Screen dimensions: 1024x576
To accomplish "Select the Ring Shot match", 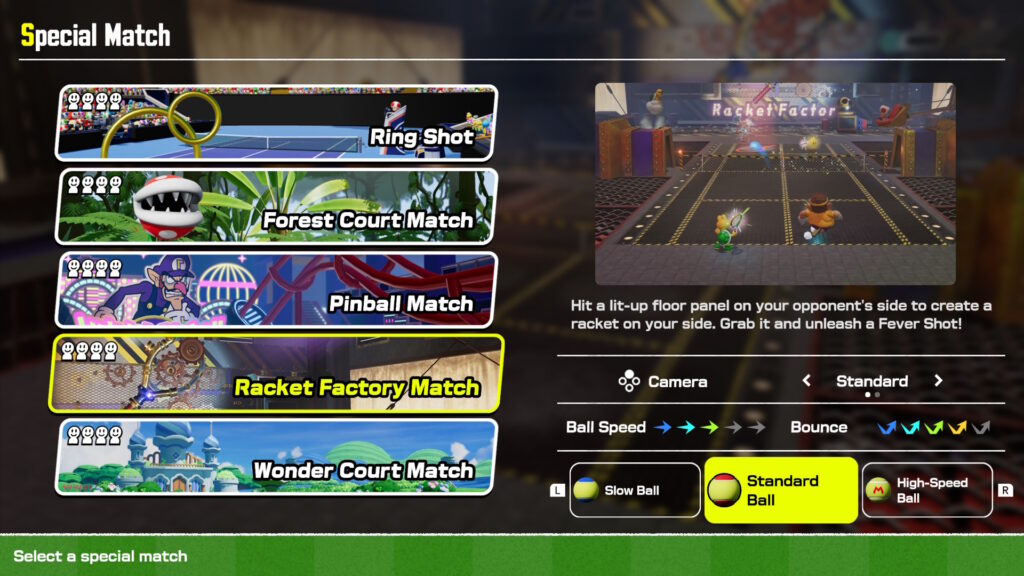I will pos(277,123).
